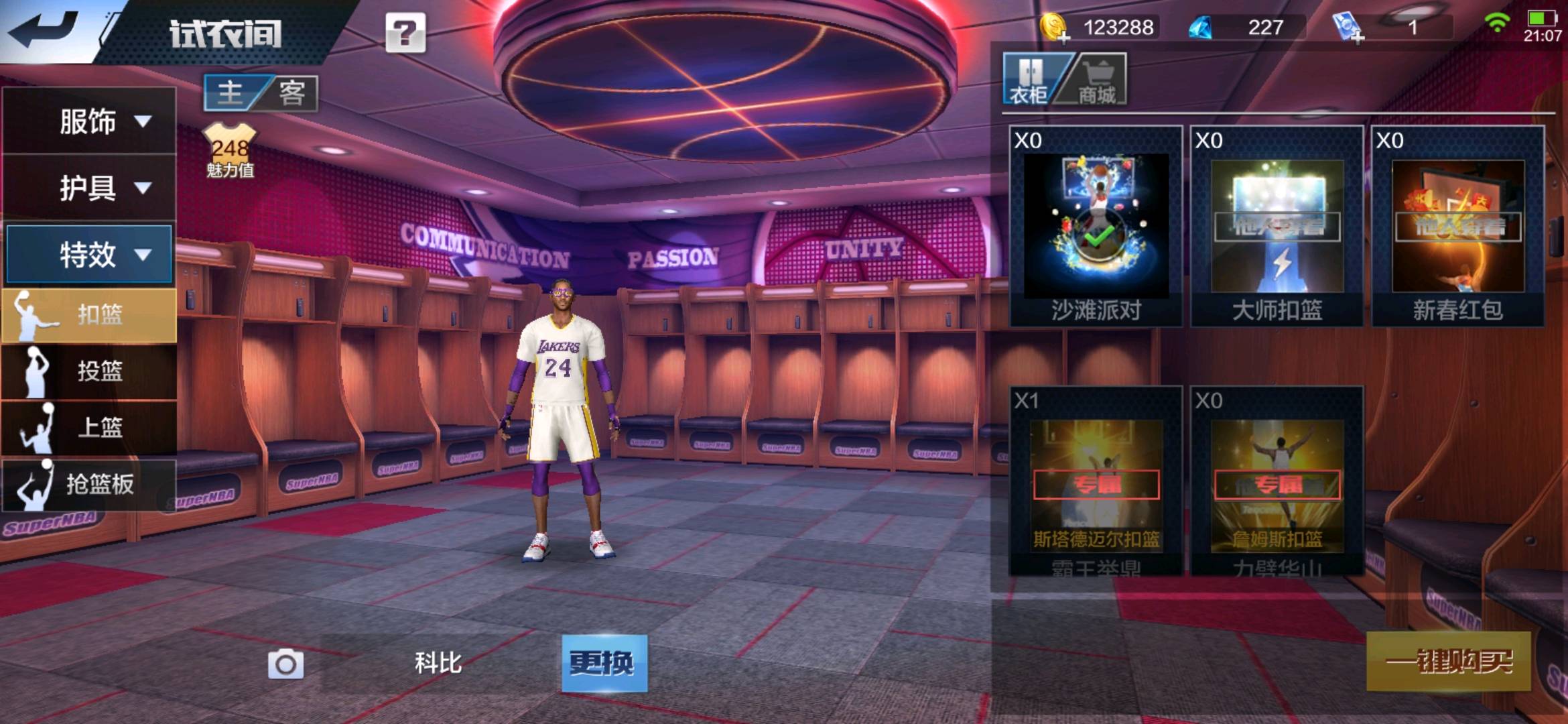The image size is (1568, 724).
Task: Click the 一键购买 buy-all button
Action: (1448, 662)
